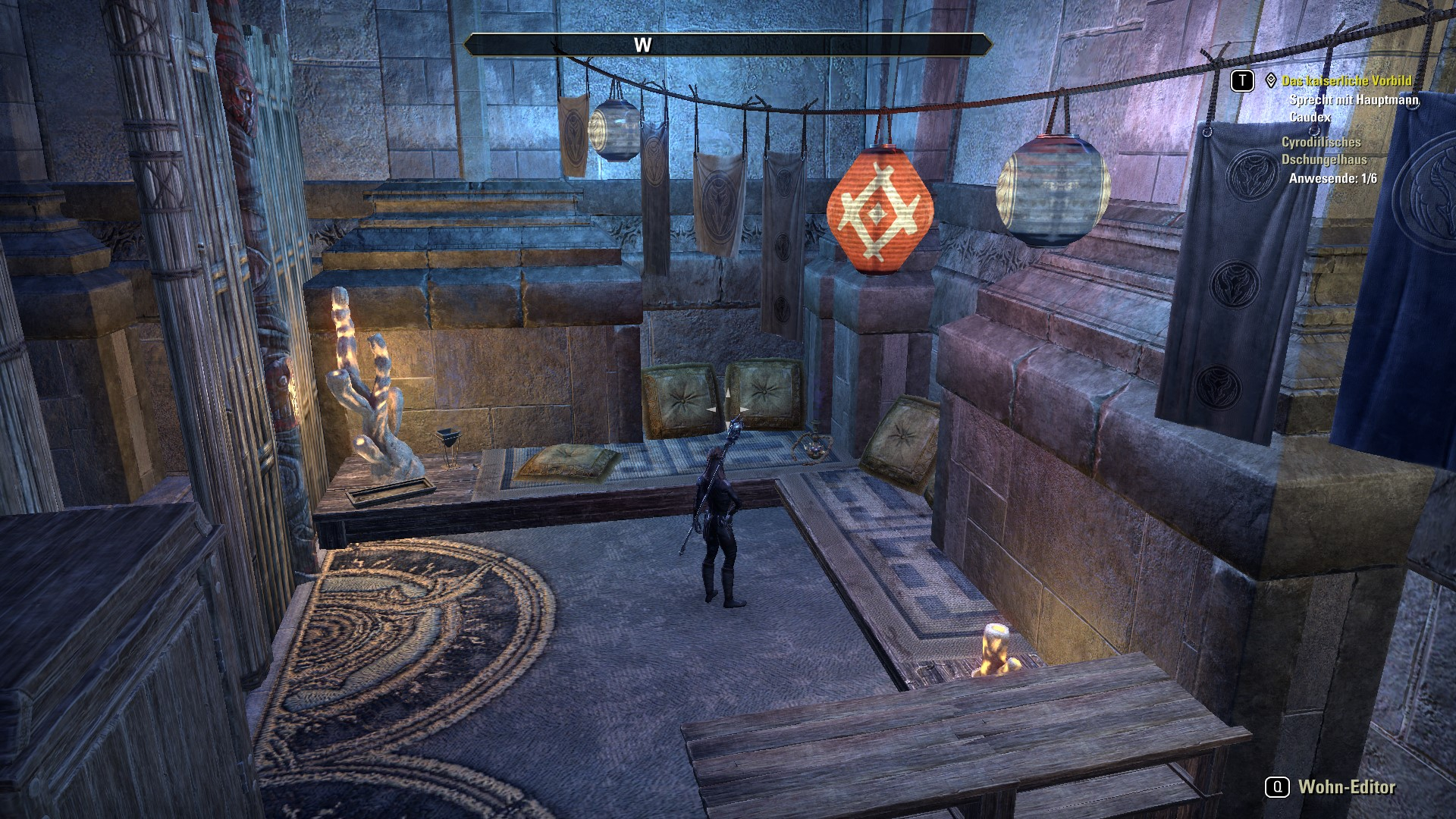Select the "Das kaiserliche Vorbild" quest tracker

1346,80
